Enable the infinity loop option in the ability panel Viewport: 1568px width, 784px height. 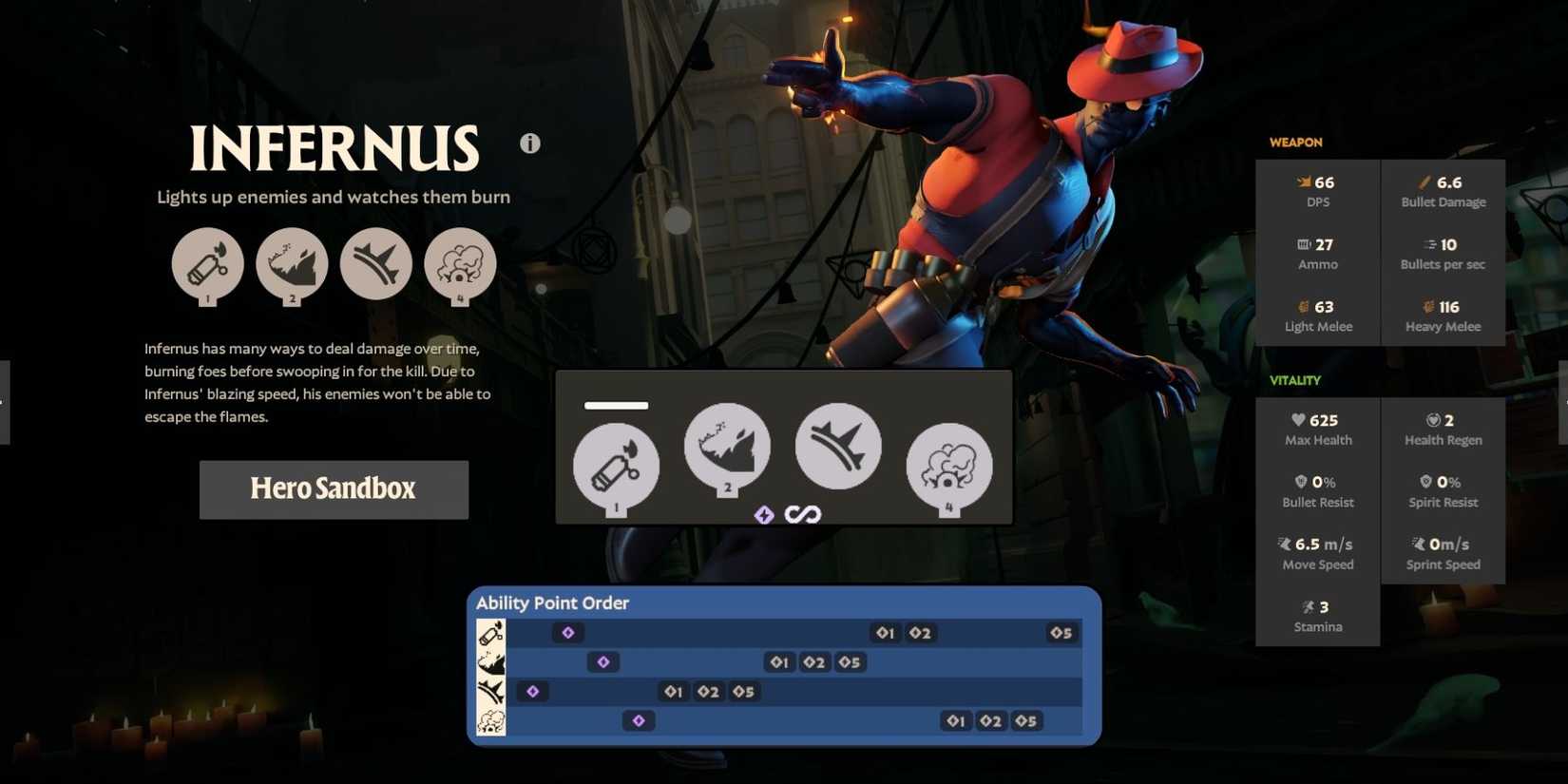pyautogui.click(x=804, y=513)
